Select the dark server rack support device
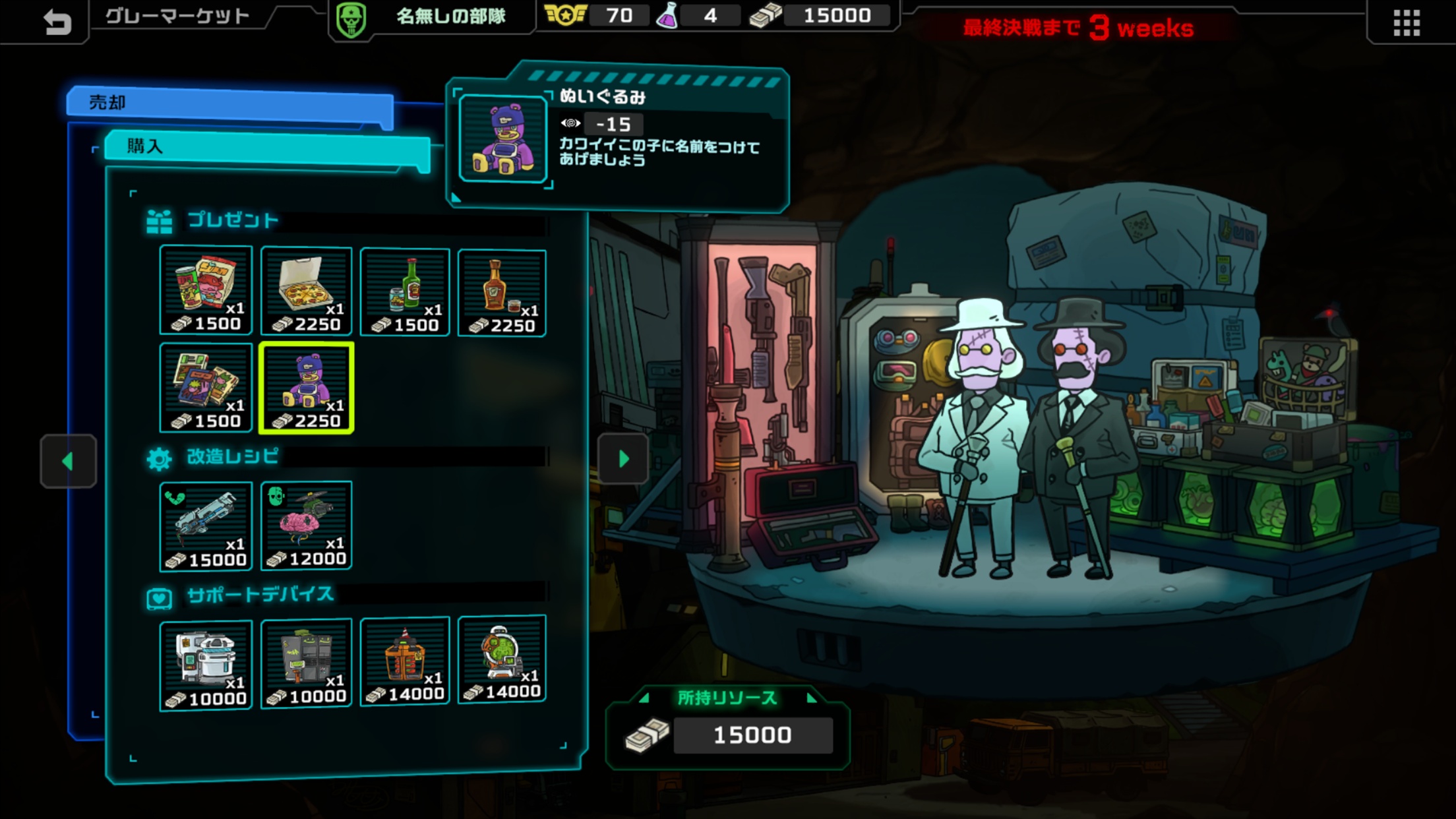The image size is (1456, 819). click(306, 663)
